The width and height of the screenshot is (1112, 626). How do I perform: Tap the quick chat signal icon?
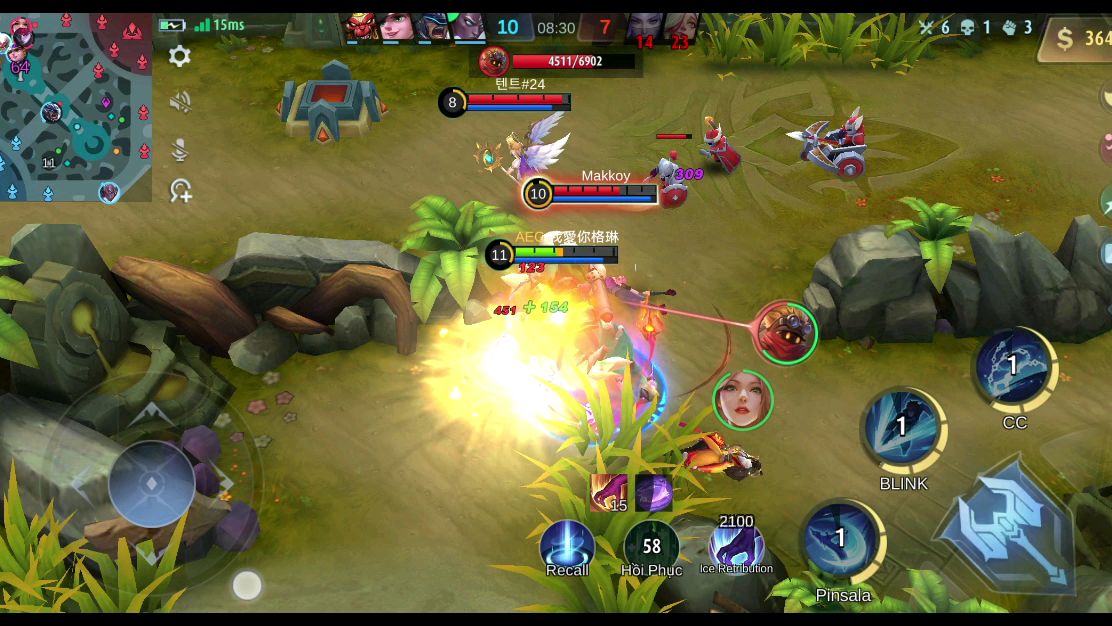click(180, 190)
